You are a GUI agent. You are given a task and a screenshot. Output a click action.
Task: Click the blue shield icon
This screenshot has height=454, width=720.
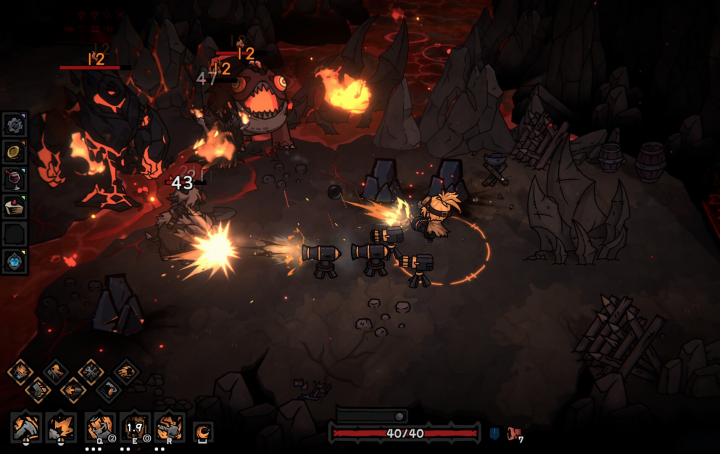click(x=494, y=433)
